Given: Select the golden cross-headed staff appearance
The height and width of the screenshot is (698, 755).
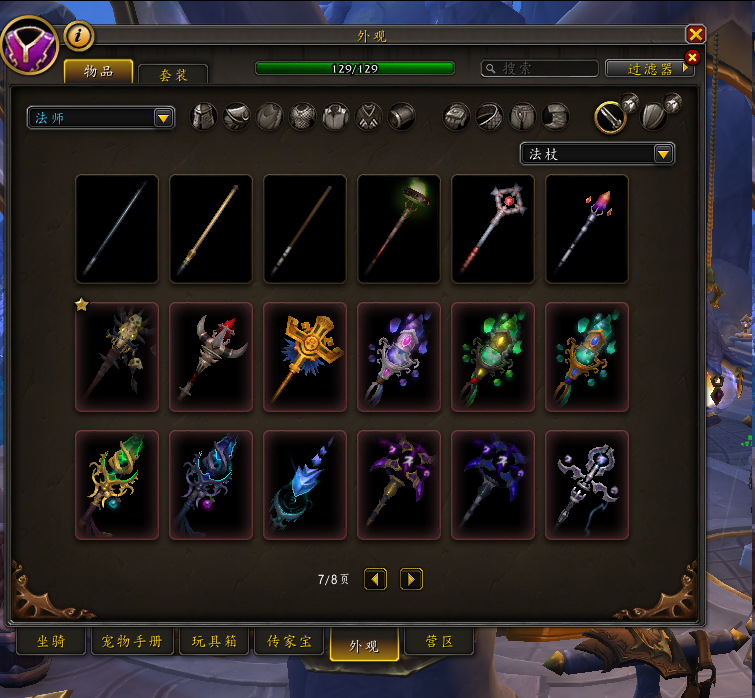Looking at the screenshot, I should tap(305, 356).
